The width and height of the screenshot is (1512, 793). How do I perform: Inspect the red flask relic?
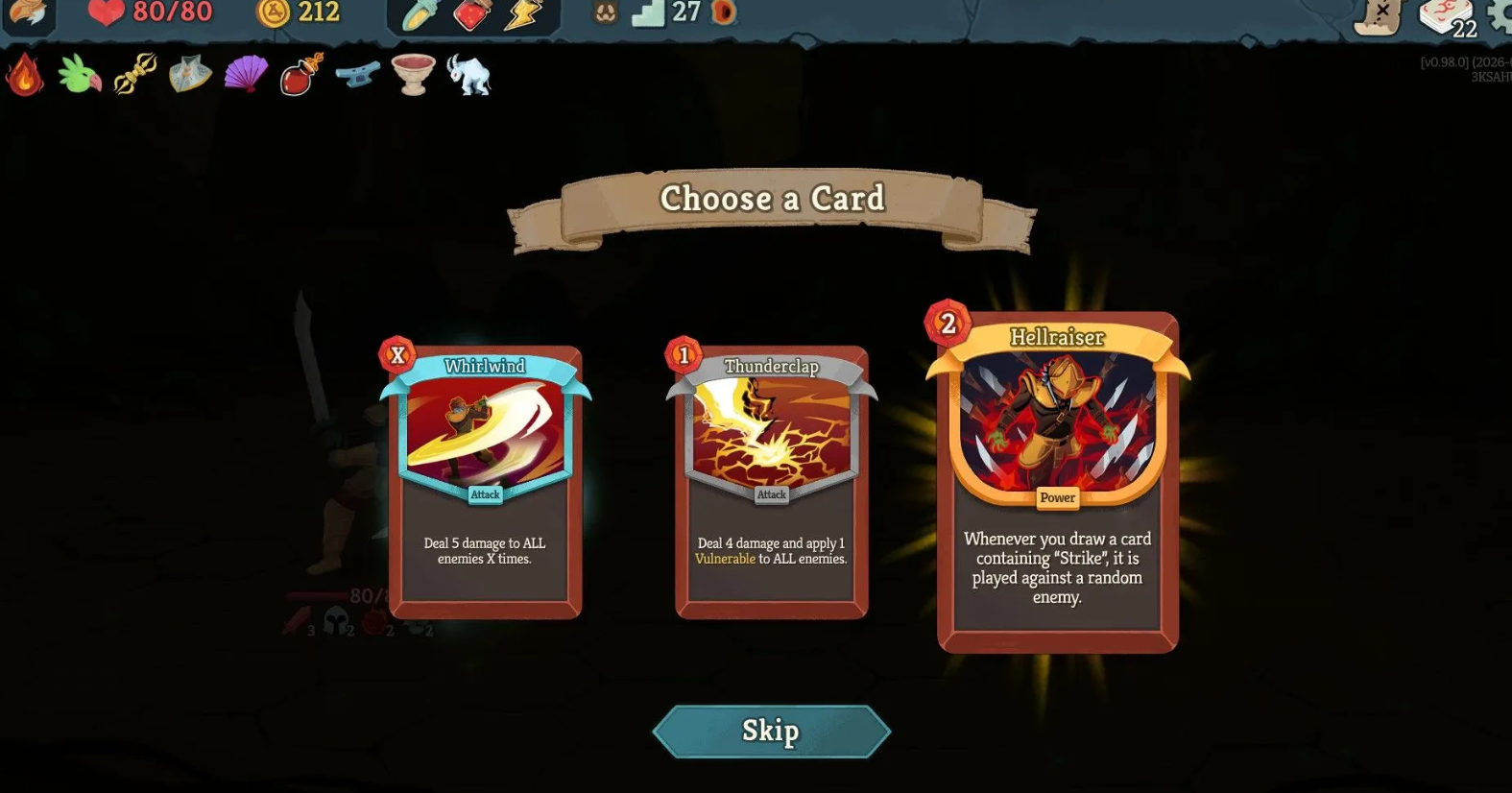[301, 75]
